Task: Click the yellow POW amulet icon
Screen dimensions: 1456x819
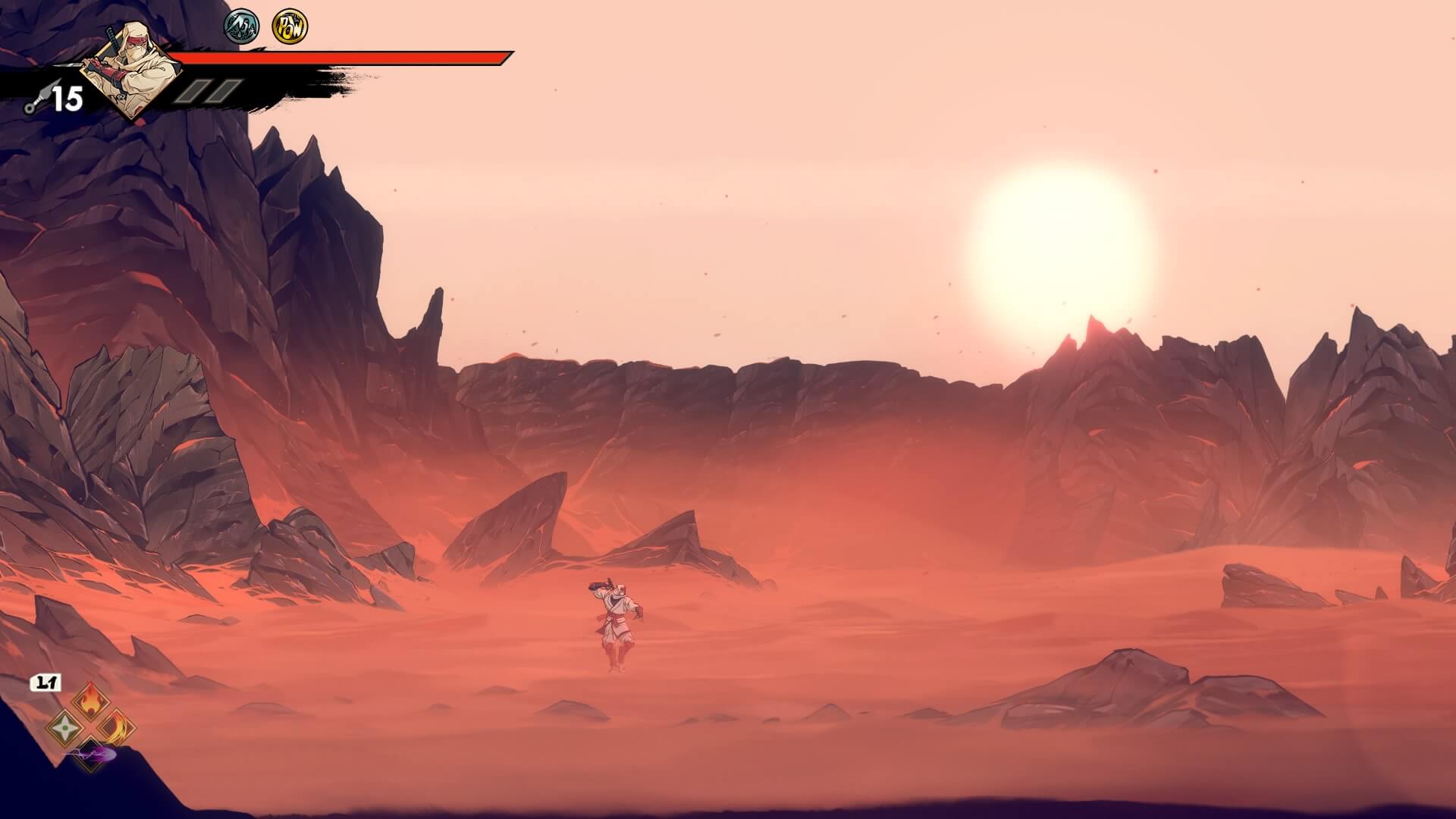Action: pos(290,27)
